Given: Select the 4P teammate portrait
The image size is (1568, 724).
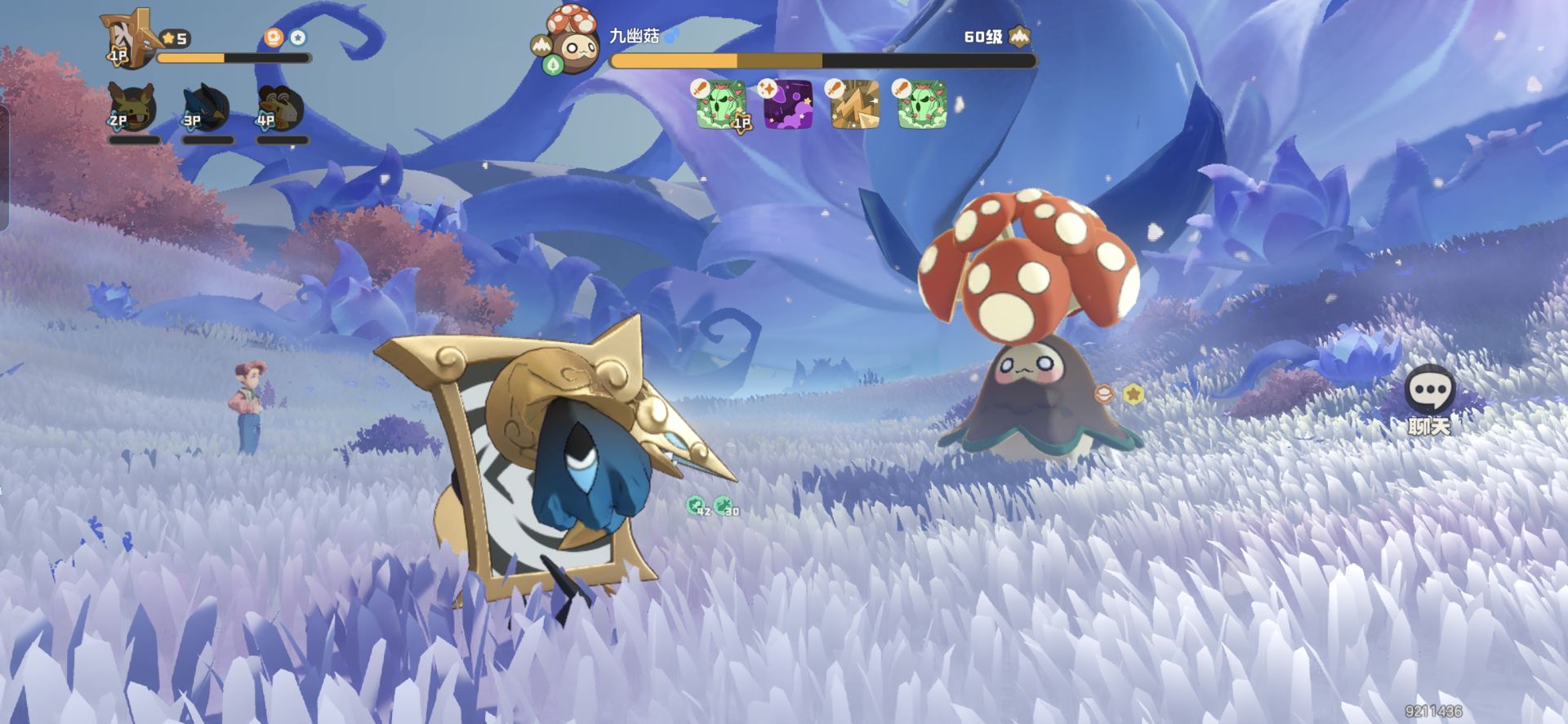Looking at the screenshot, I should [x=280, y=107].
